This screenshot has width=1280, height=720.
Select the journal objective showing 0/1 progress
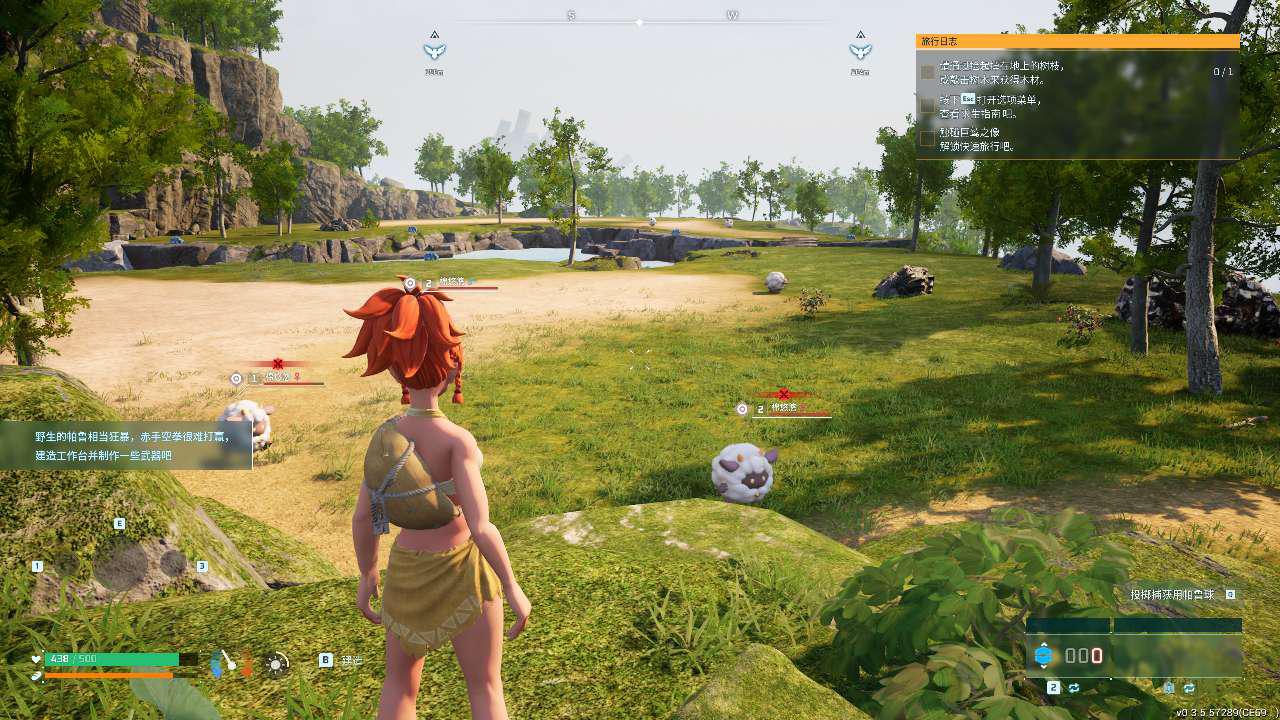click(1076, 71)
